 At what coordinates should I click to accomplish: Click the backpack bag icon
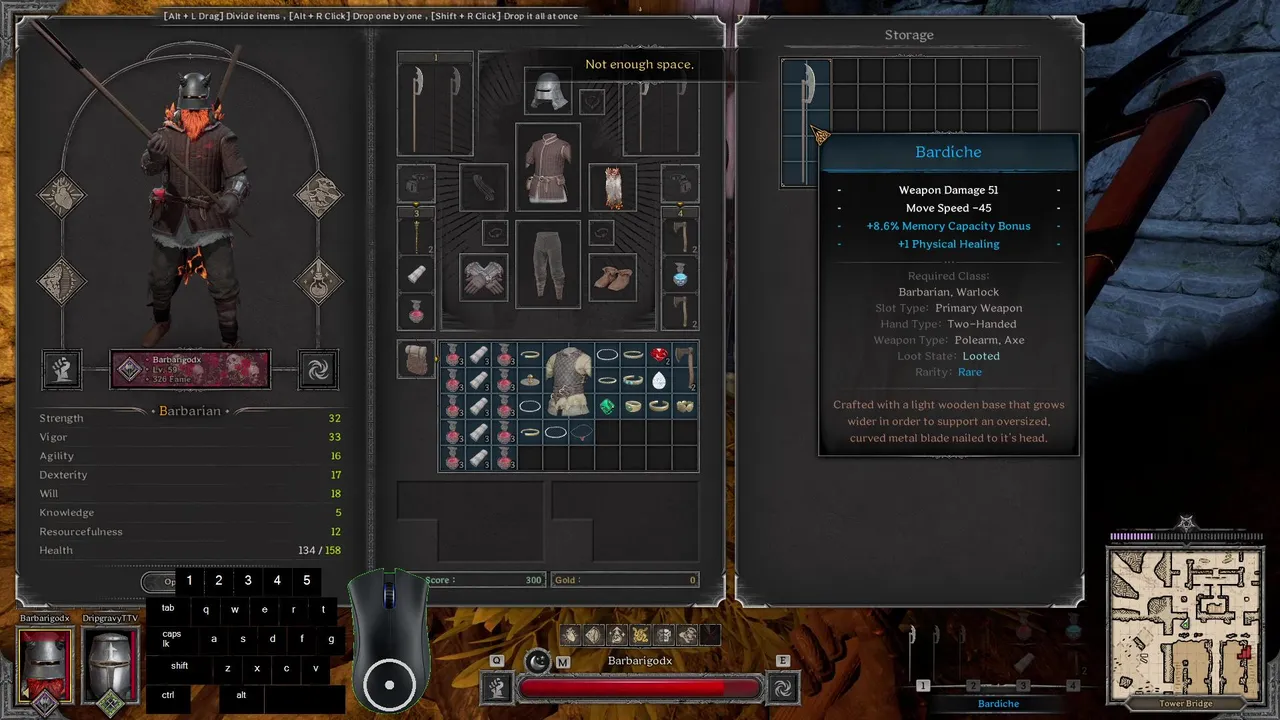tap(415, 358)
